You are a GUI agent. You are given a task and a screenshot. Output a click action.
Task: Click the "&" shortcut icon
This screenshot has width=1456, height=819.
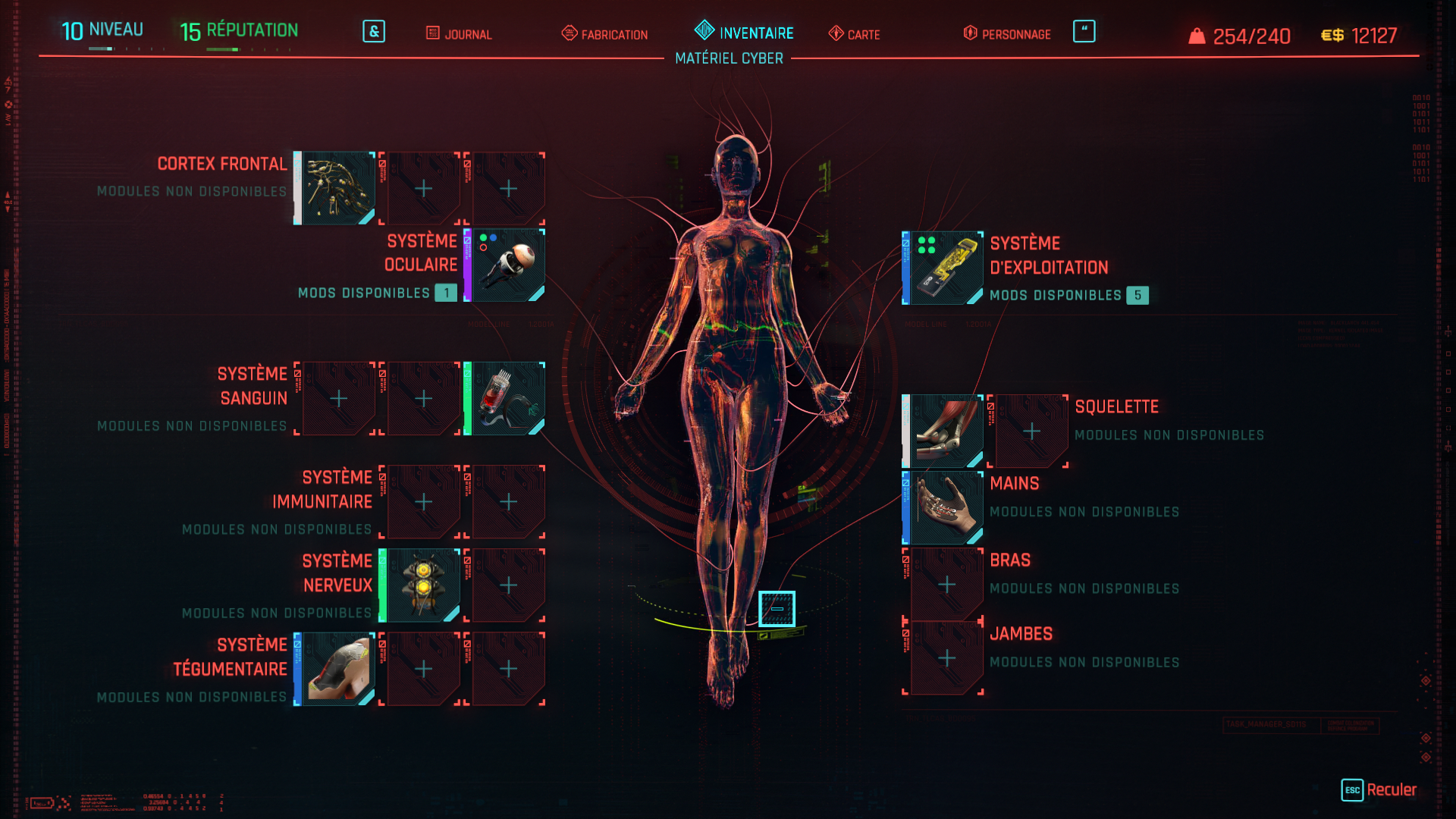click(373, 32)
